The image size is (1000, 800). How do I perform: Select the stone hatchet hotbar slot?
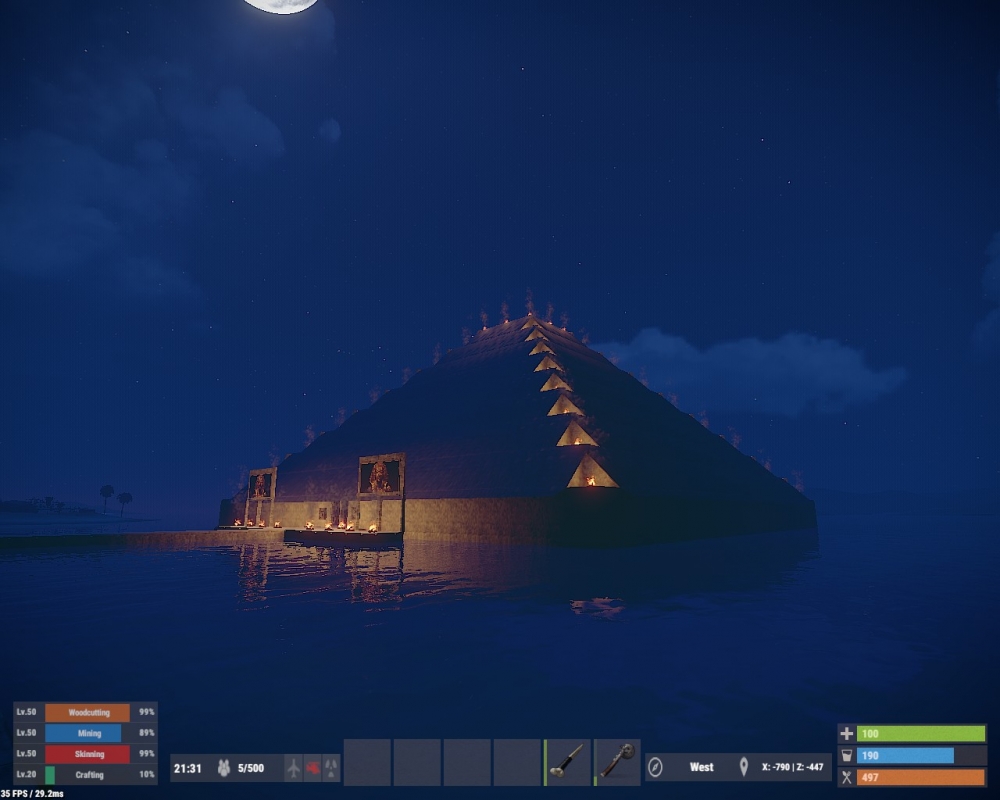click(617, 762)
